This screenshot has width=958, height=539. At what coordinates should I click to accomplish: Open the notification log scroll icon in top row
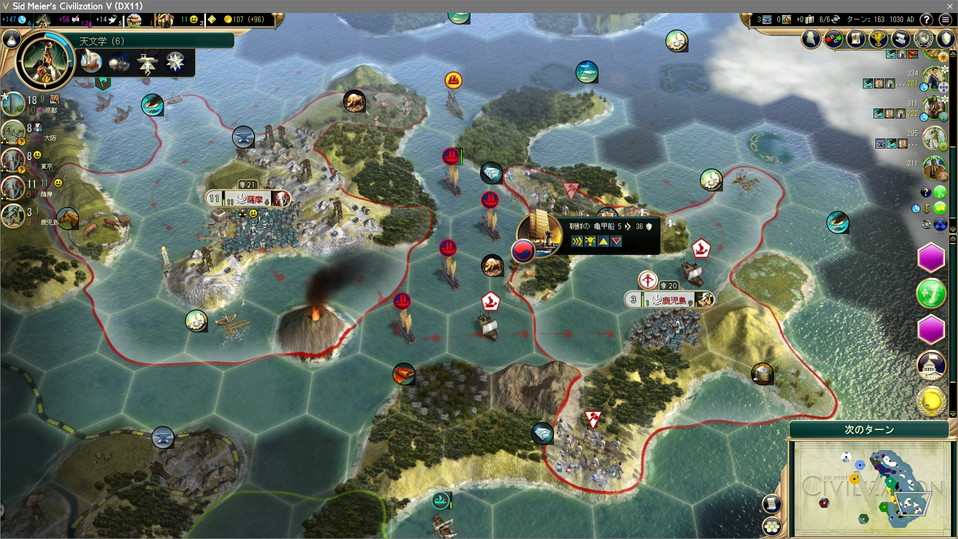(x=901, y=40)
